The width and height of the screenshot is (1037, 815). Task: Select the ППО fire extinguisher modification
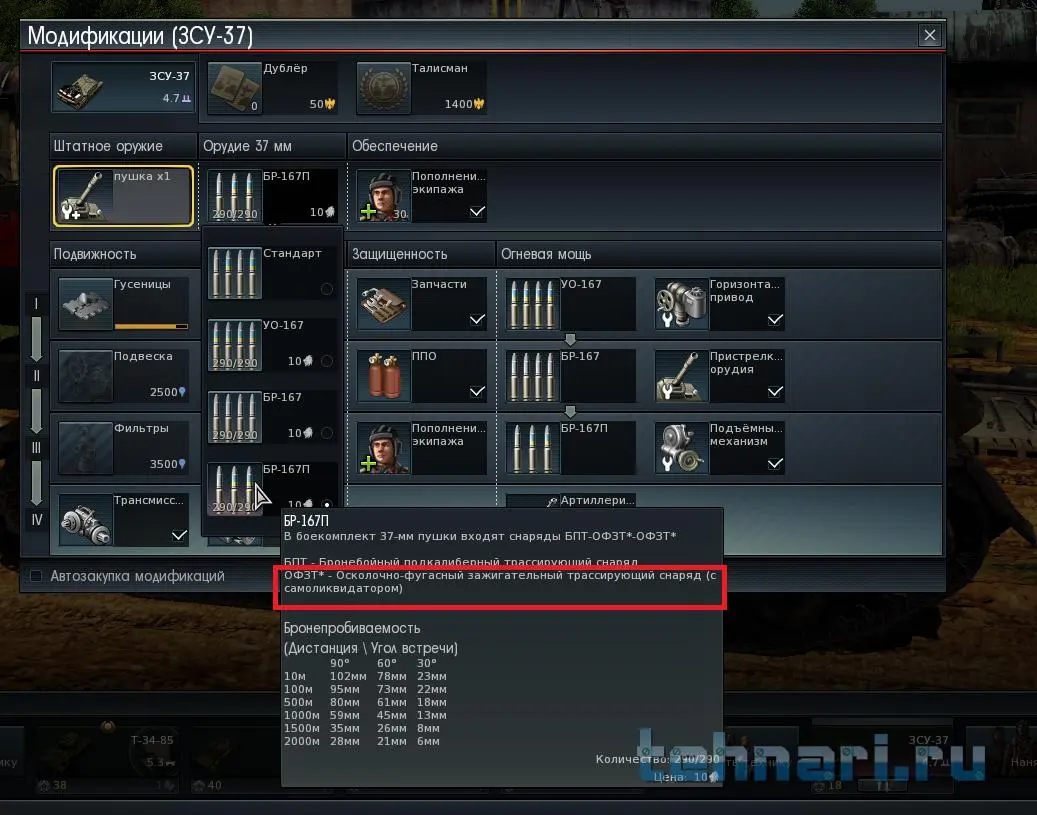[x=422, y=376]
